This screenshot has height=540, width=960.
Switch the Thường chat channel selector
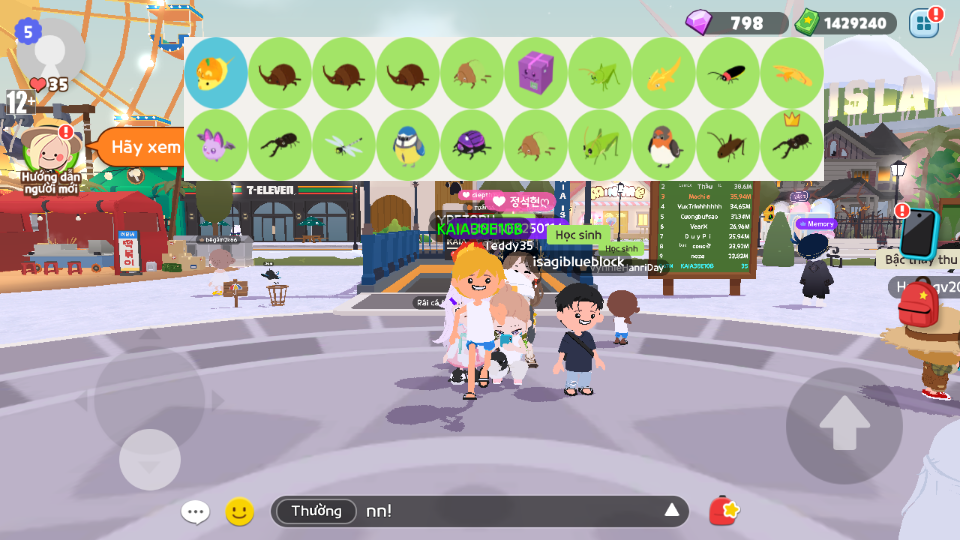point(316,512)
